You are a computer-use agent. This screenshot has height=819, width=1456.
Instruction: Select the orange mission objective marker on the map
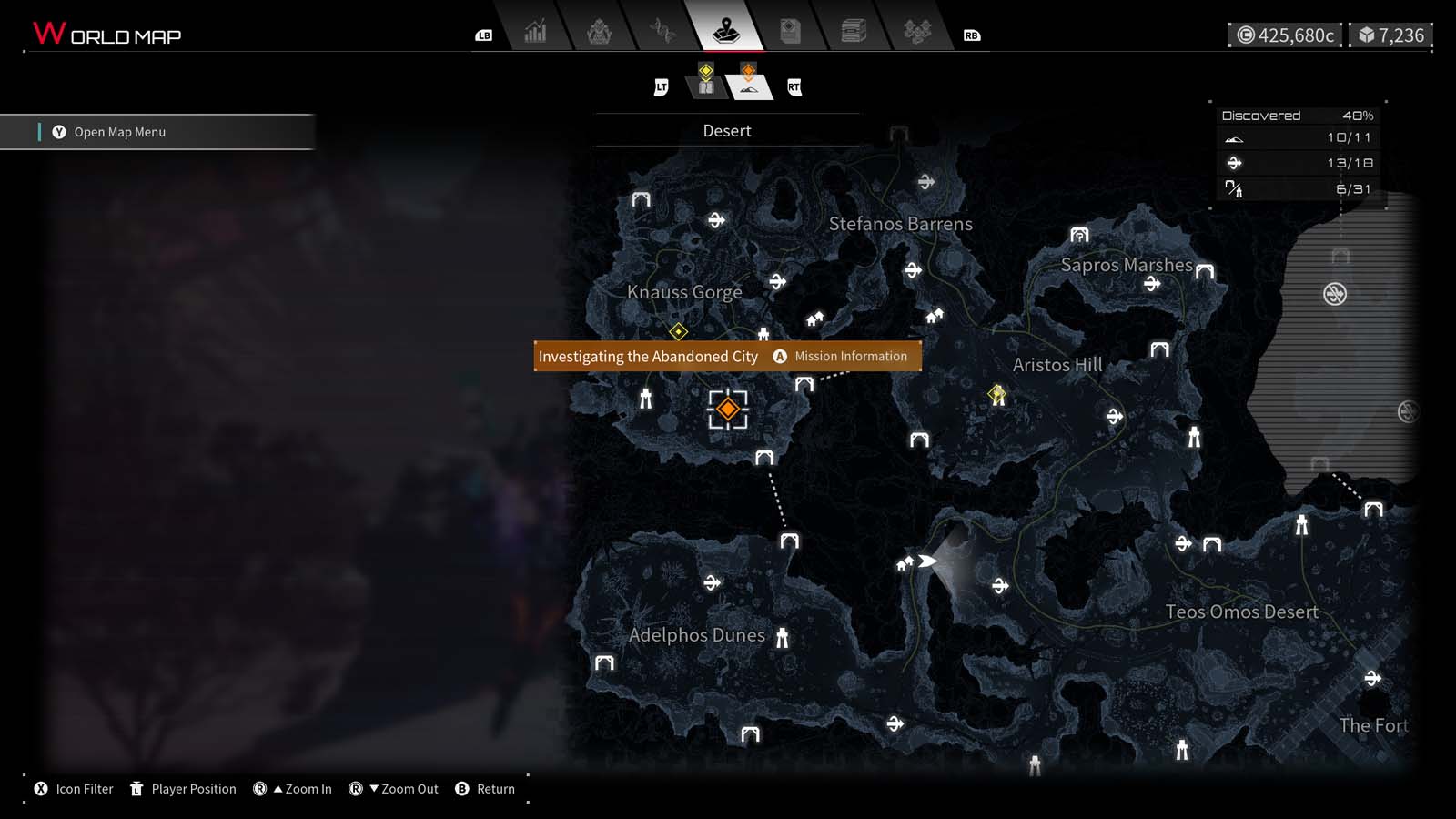point(728,409)
